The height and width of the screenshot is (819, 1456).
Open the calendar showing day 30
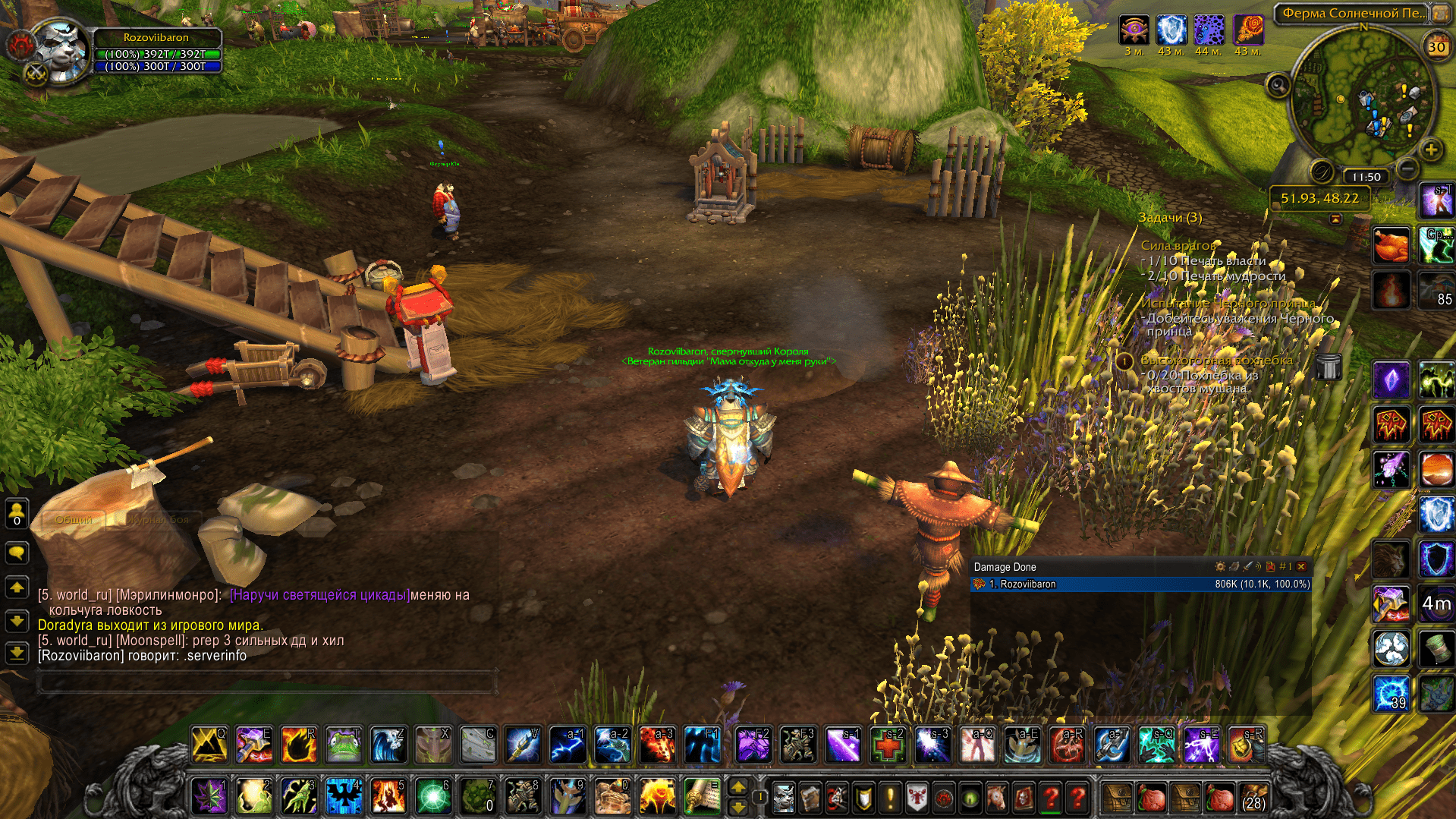coord(1436,47)
